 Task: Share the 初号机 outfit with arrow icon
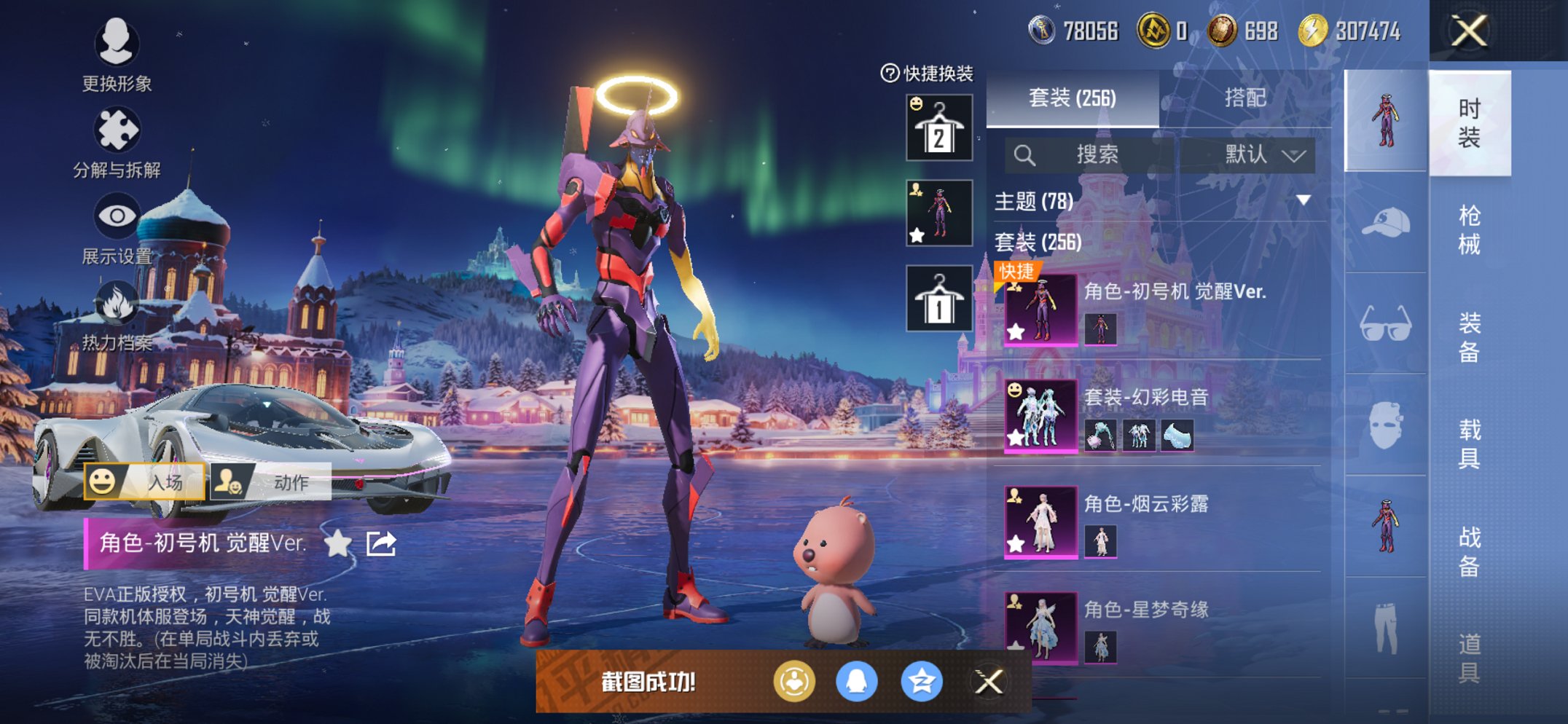pos(381,543)
